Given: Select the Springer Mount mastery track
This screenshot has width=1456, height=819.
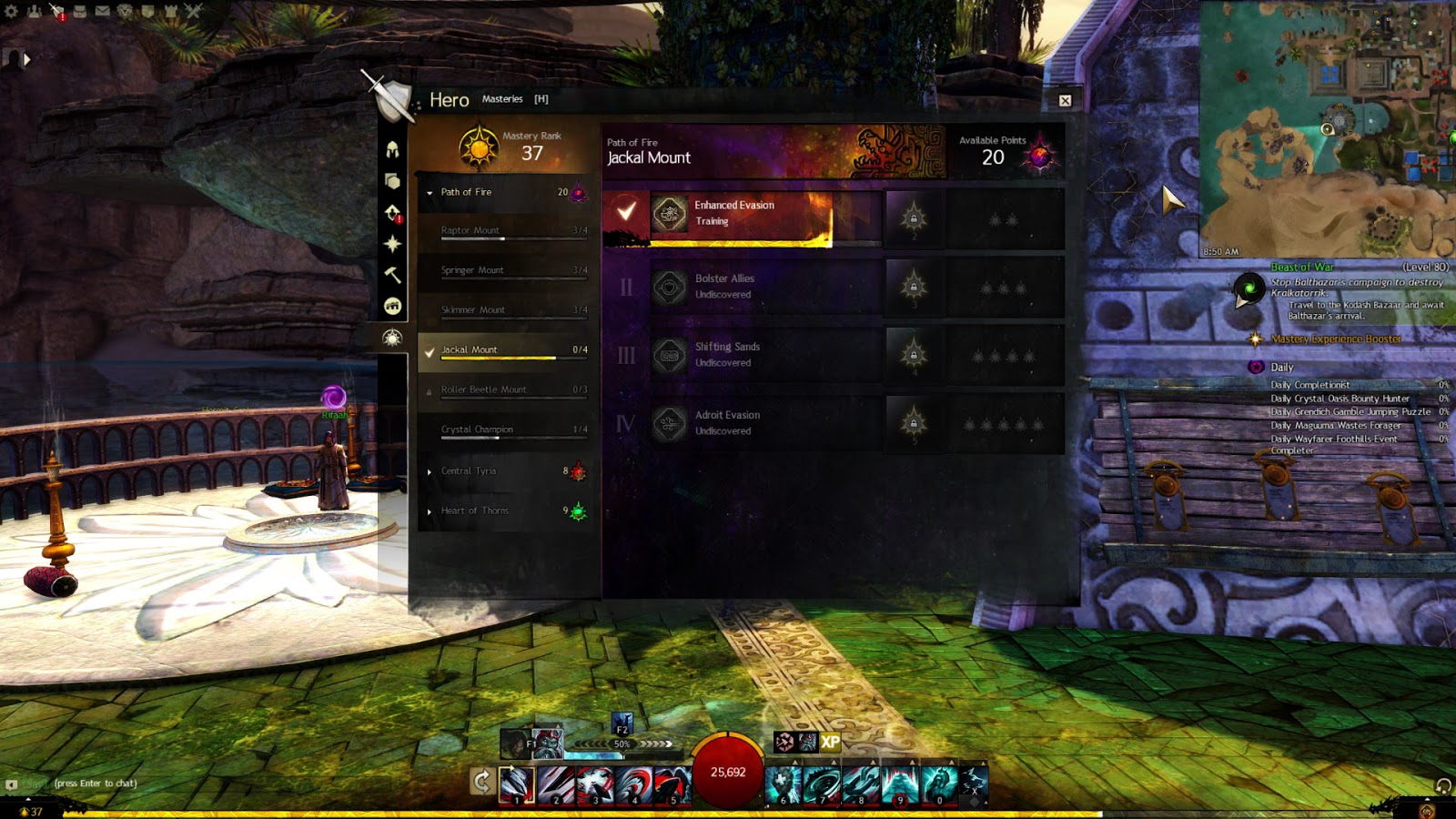Looking at the screenshot, I should tap(503, 271).
